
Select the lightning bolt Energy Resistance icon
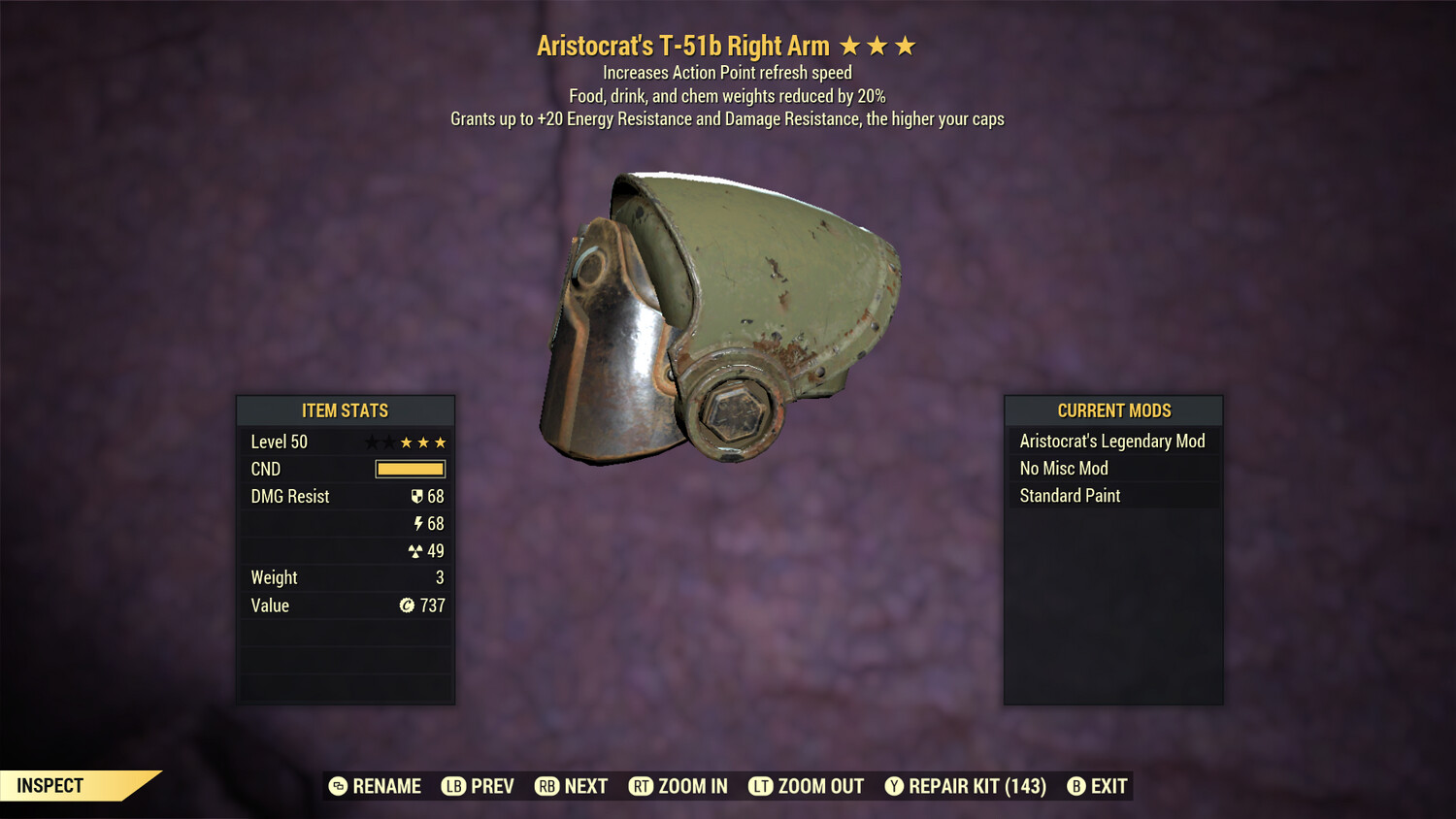tap(419, 523)
